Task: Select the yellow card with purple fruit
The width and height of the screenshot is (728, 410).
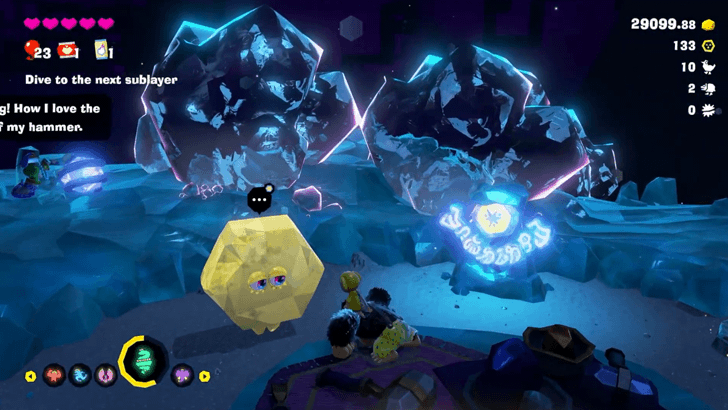Action: 101,50
